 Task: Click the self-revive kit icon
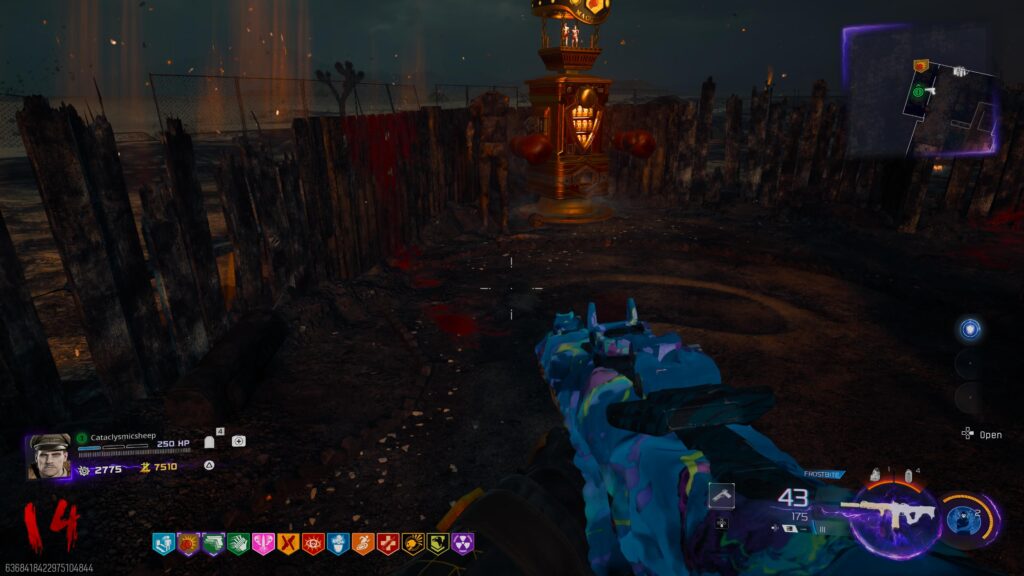coord(238,441)
